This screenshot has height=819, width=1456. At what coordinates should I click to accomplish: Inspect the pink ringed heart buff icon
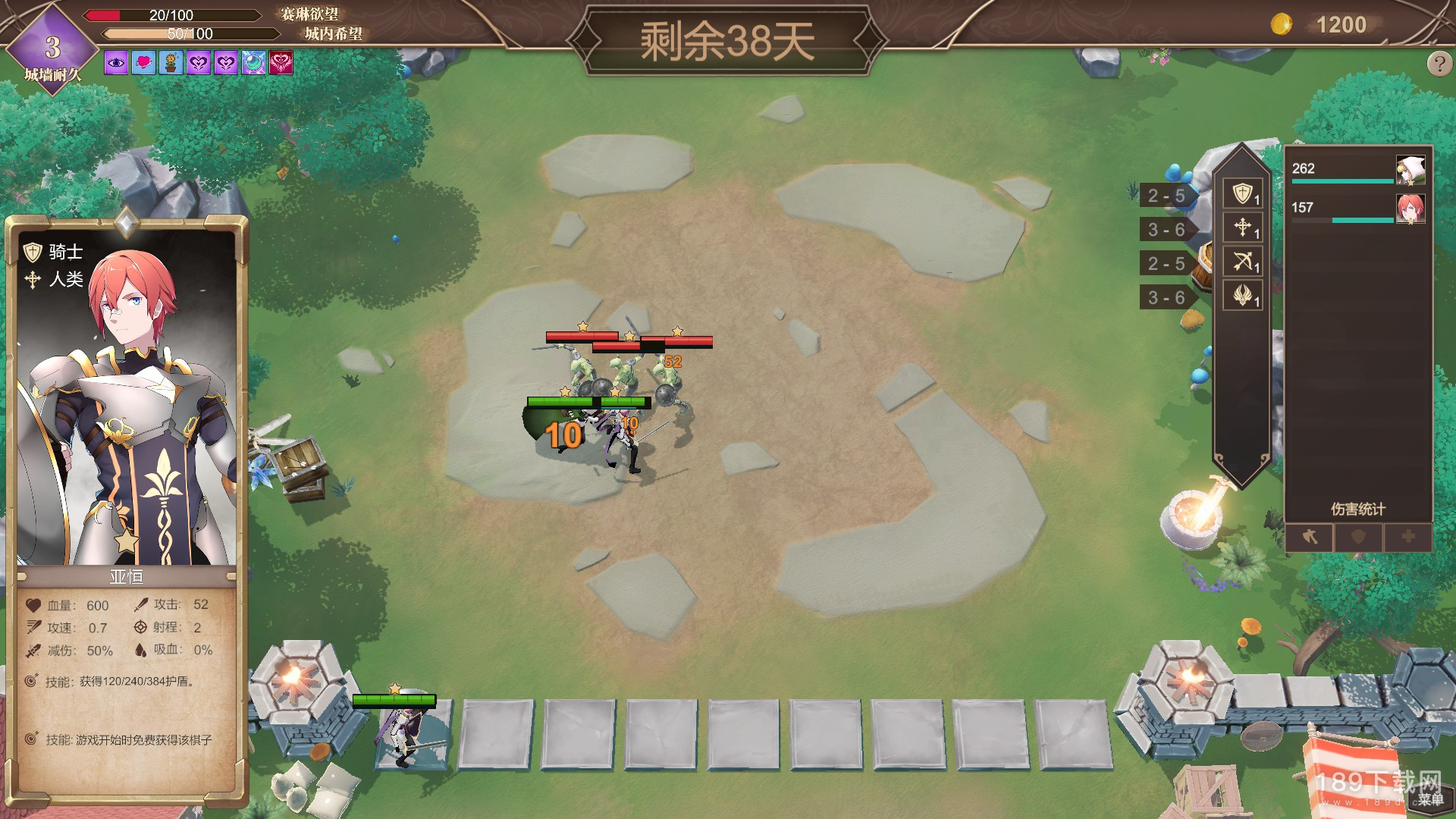[143, 63]
